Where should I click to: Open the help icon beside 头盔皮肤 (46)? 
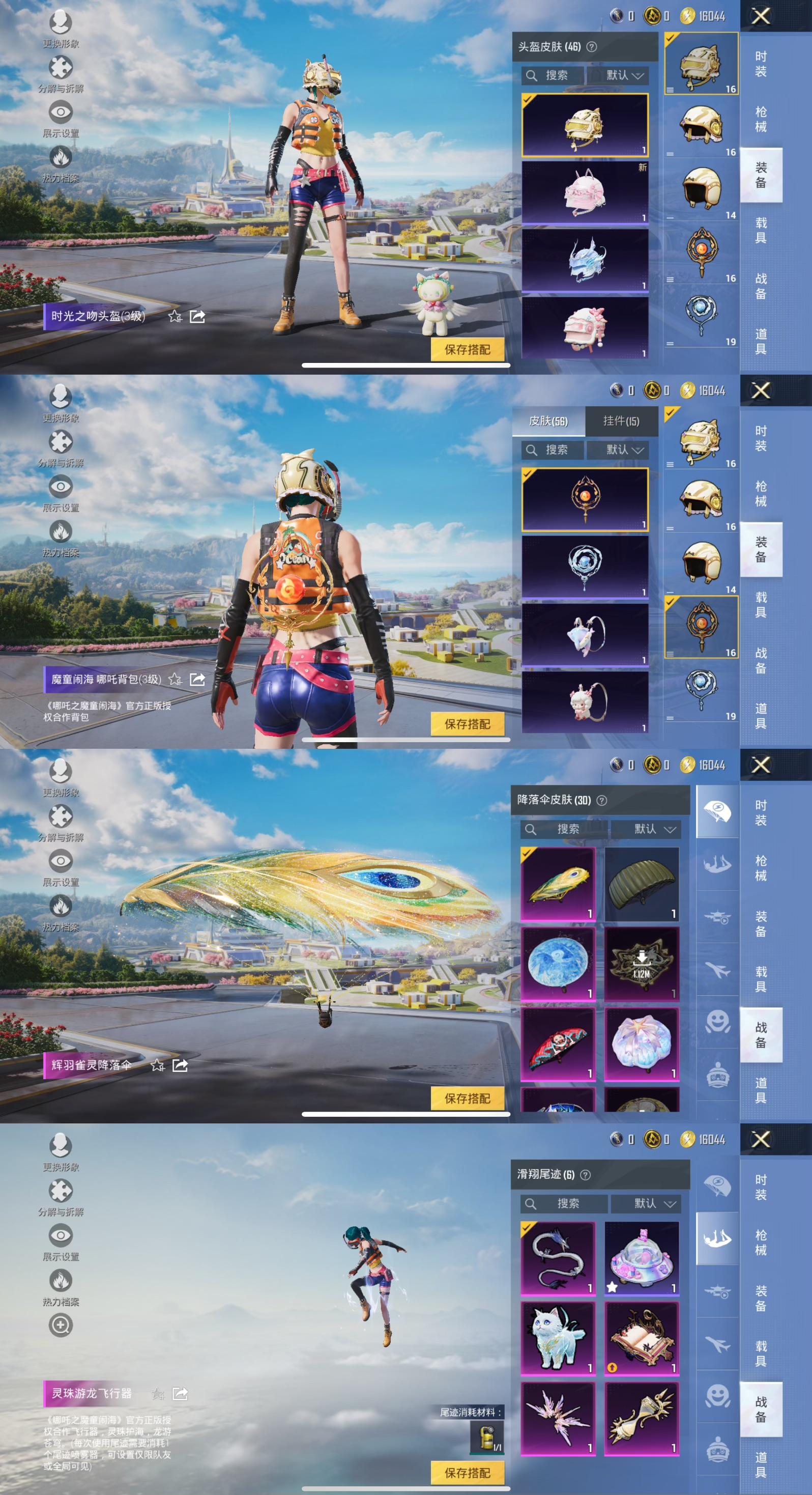click(592, 47)
